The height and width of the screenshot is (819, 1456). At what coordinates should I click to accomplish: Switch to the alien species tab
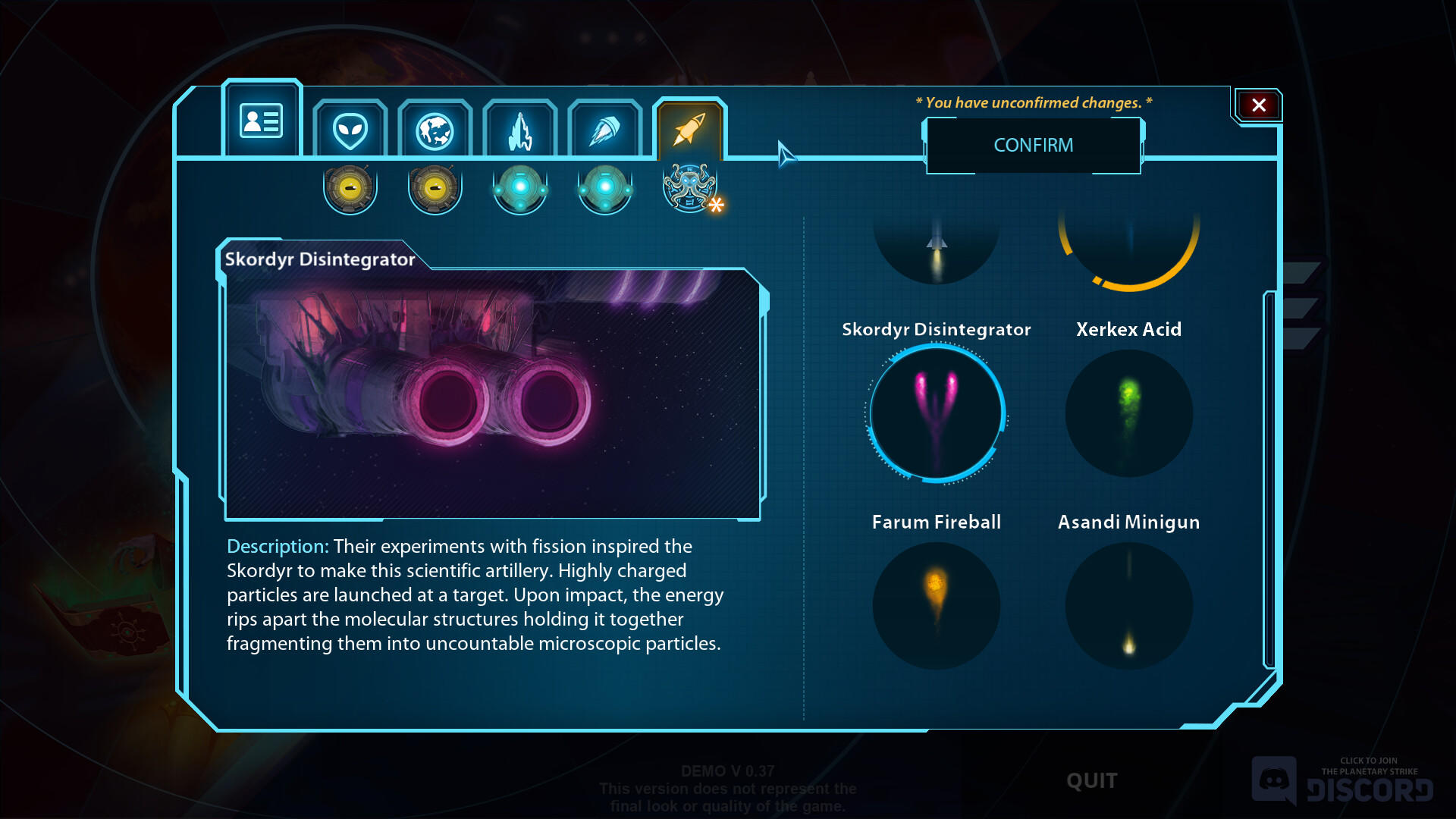point(350,129)
